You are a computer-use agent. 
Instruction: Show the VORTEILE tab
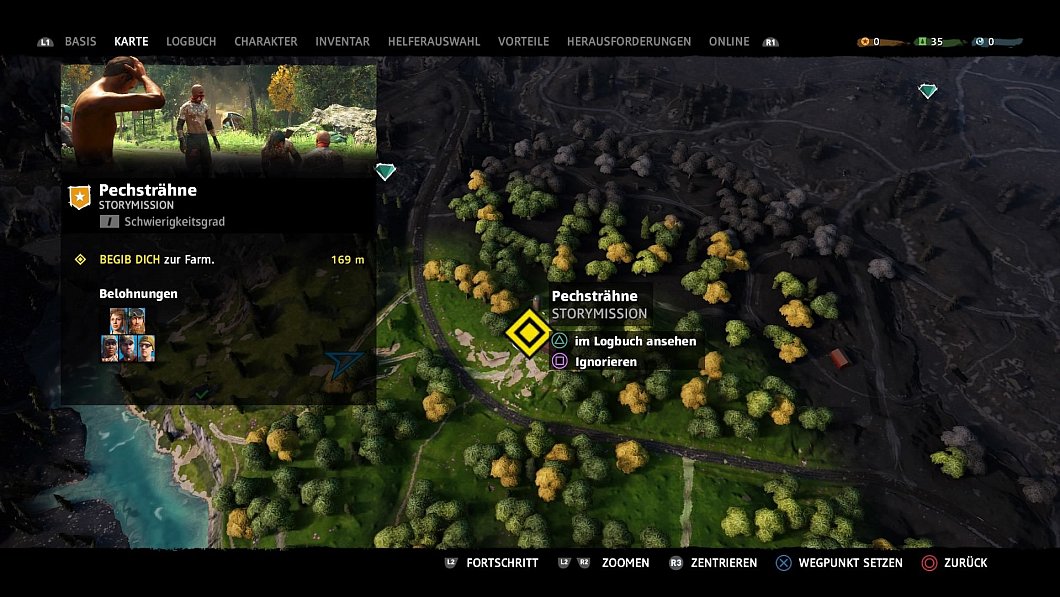pyautogui.click(x=523, y=42)
